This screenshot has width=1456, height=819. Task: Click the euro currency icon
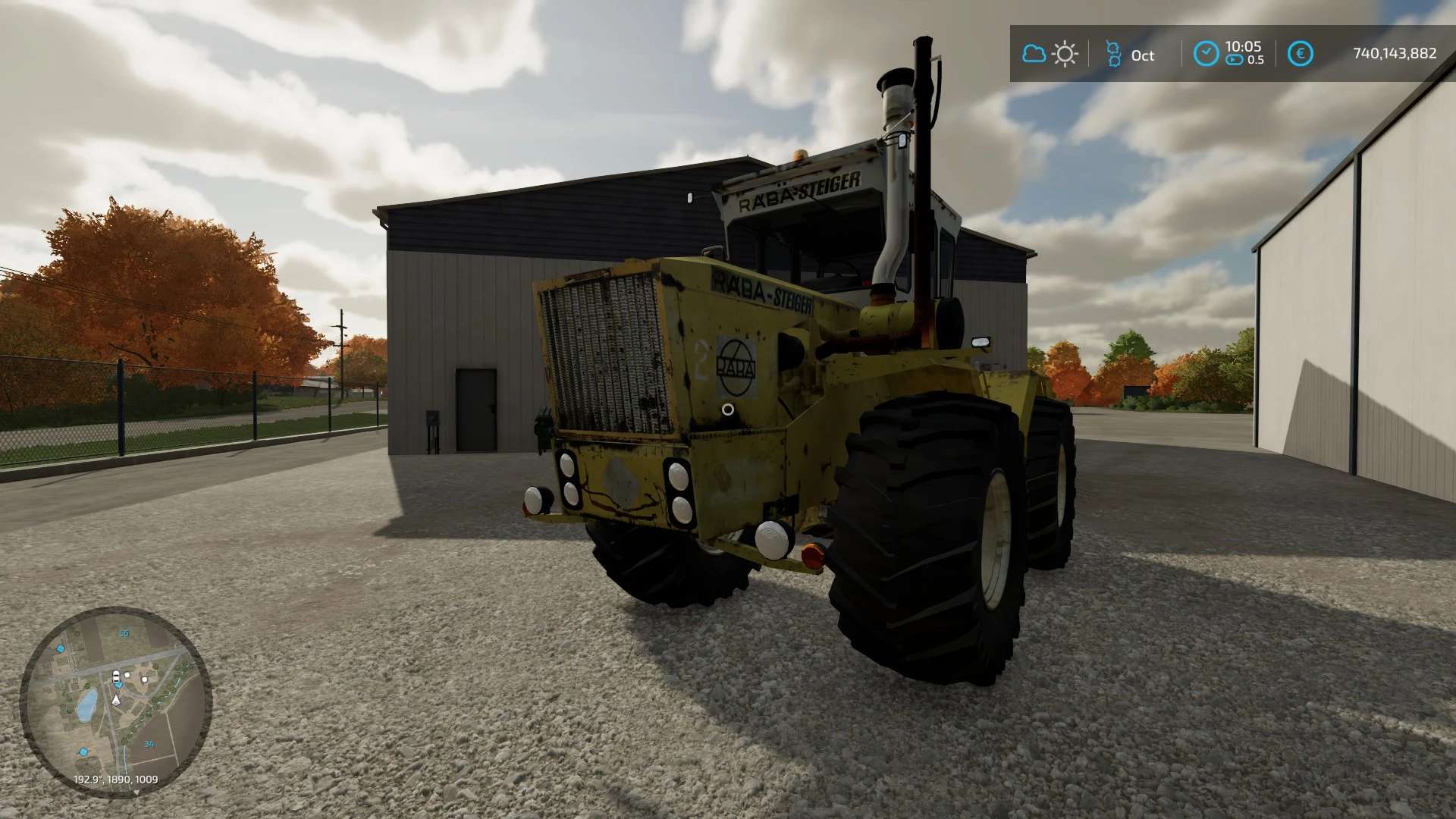[1301, 54]
